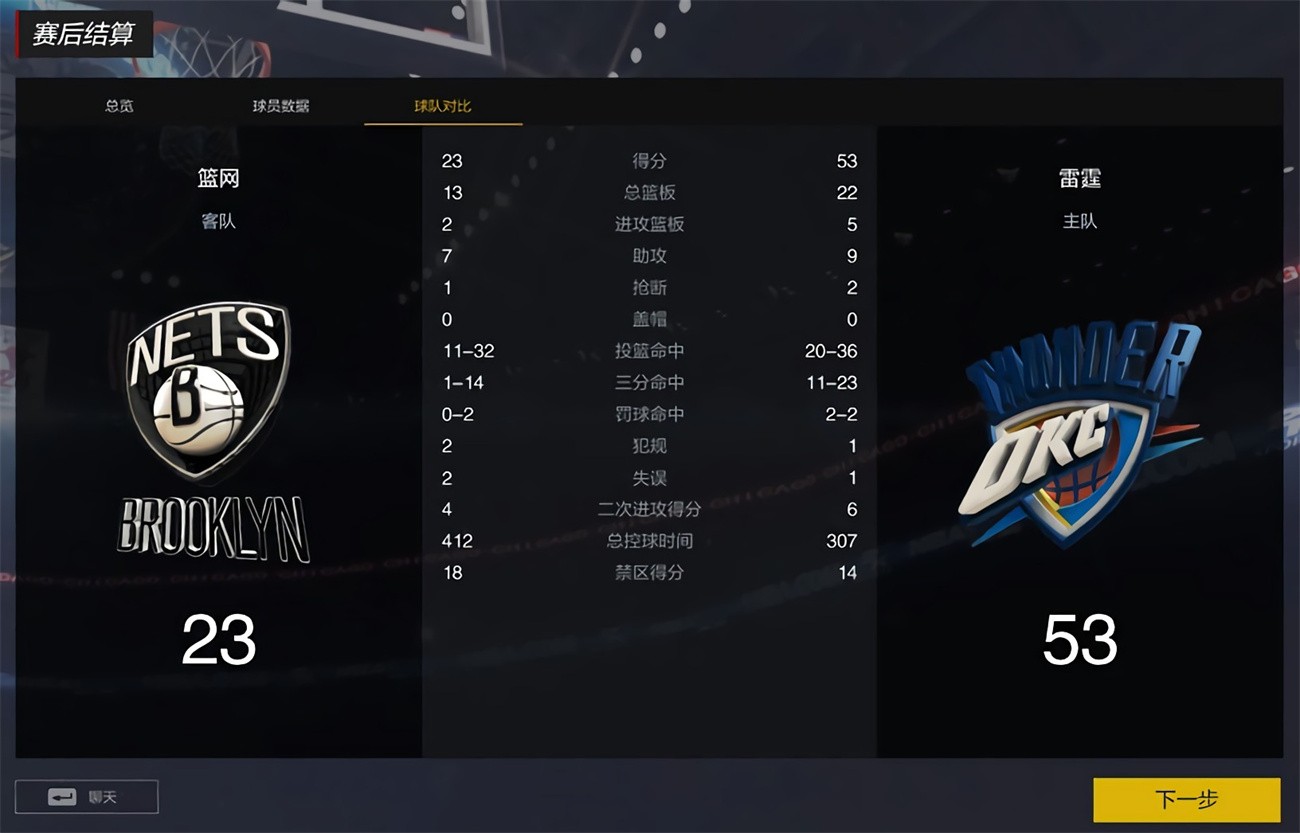Click the 总篮板 rebounds row
This screenshot has width=1300, height=833.
[x=648, y=192]
